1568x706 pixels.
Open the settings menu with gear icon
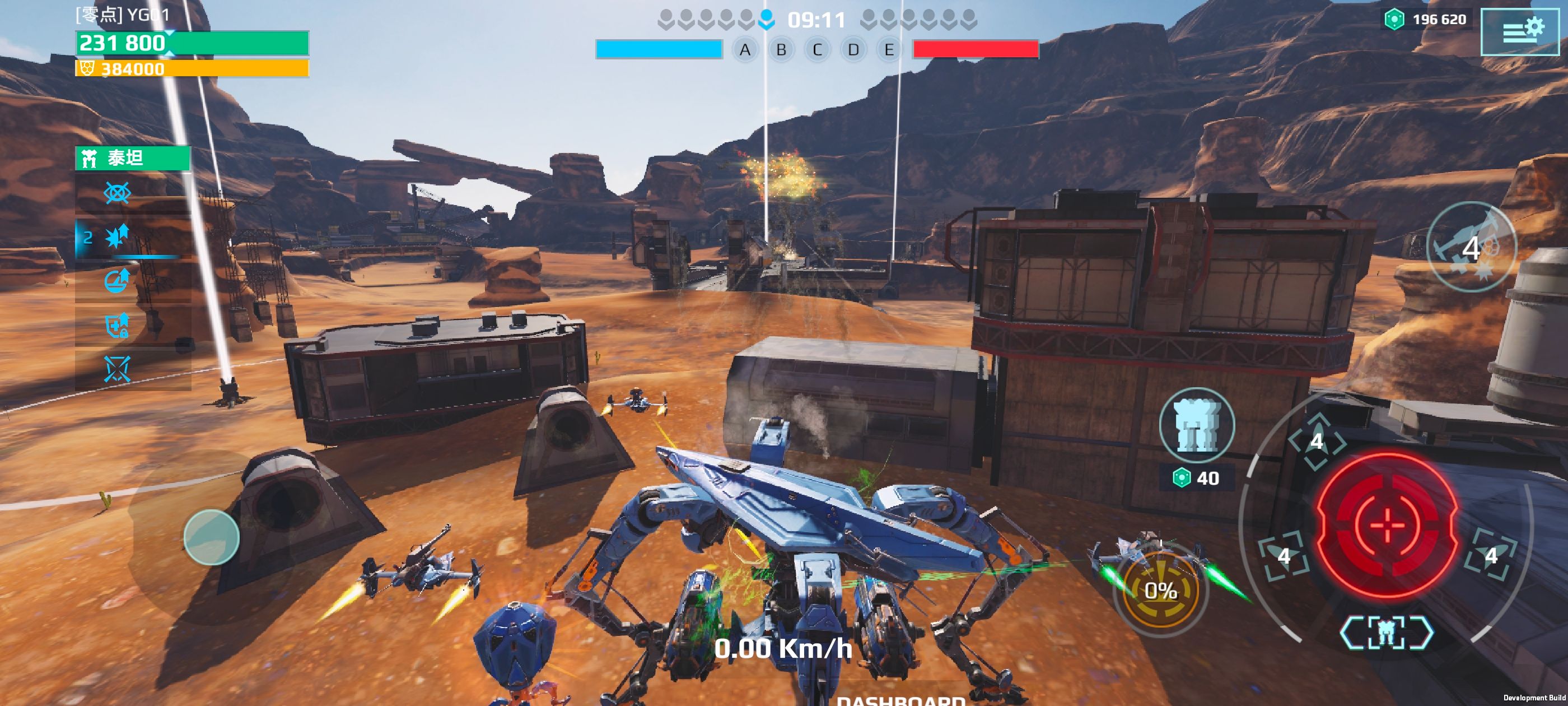1519,32
